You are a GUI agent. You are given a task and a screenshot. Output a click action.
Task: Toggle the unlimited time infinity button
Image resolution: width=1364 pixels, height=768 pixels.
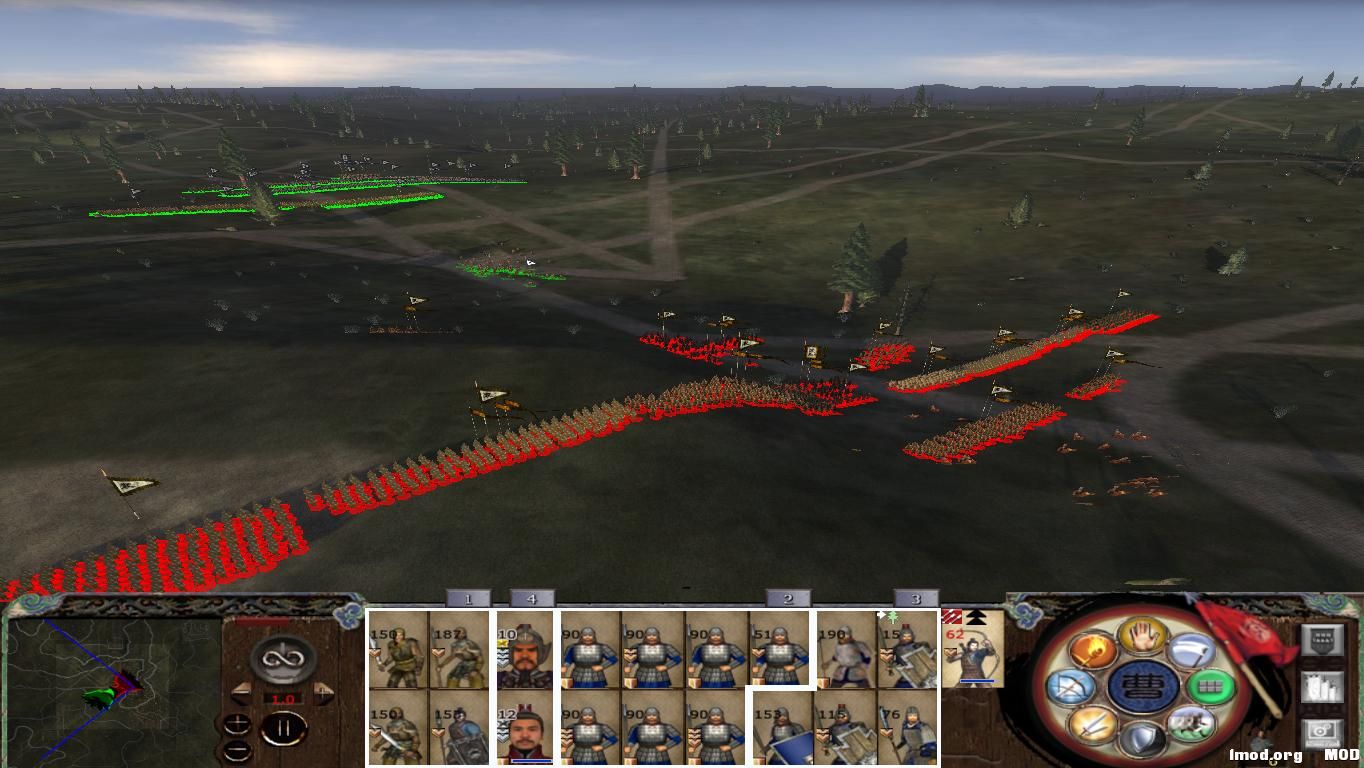(285, 660)
